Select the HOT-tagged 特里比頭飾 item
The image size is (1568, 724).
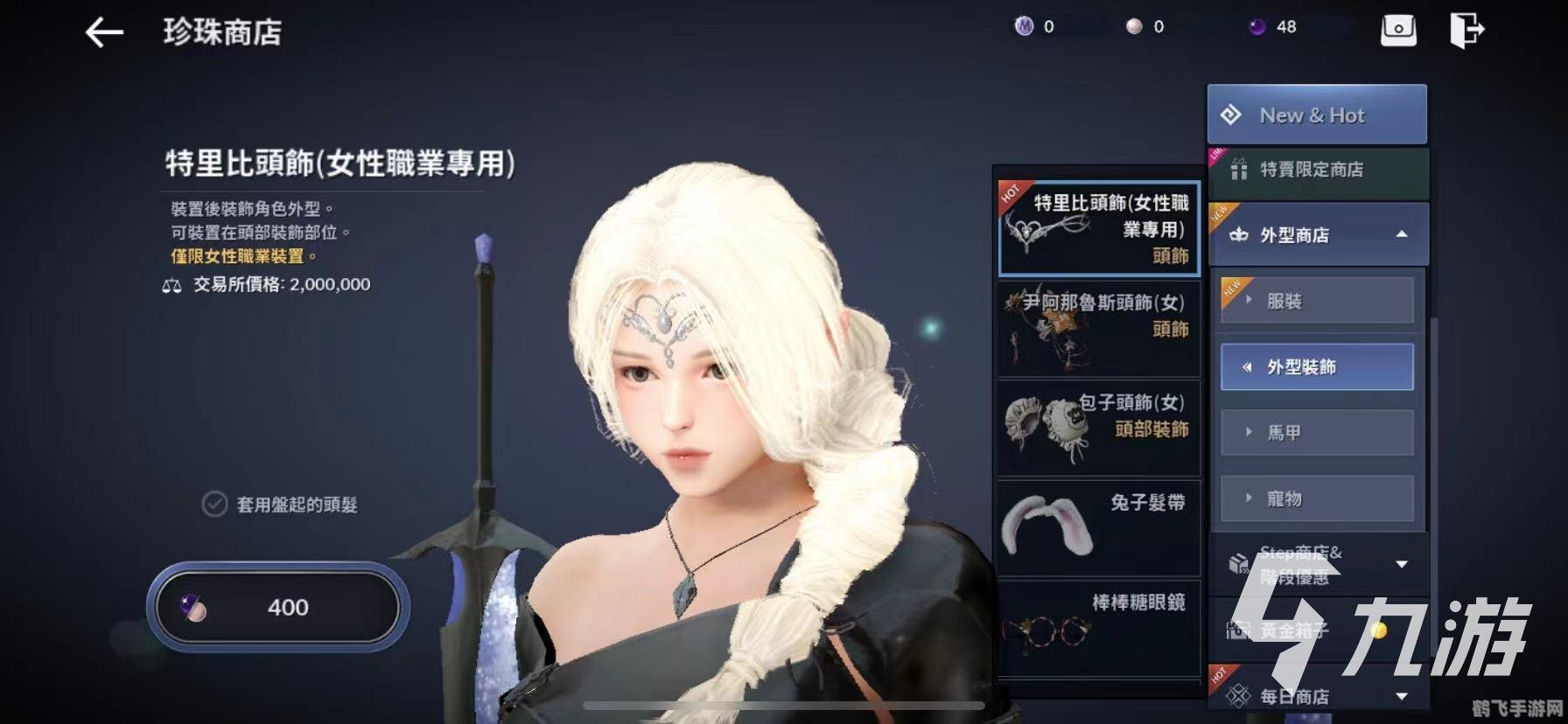pyautogui.click(x=1098, y=230)
